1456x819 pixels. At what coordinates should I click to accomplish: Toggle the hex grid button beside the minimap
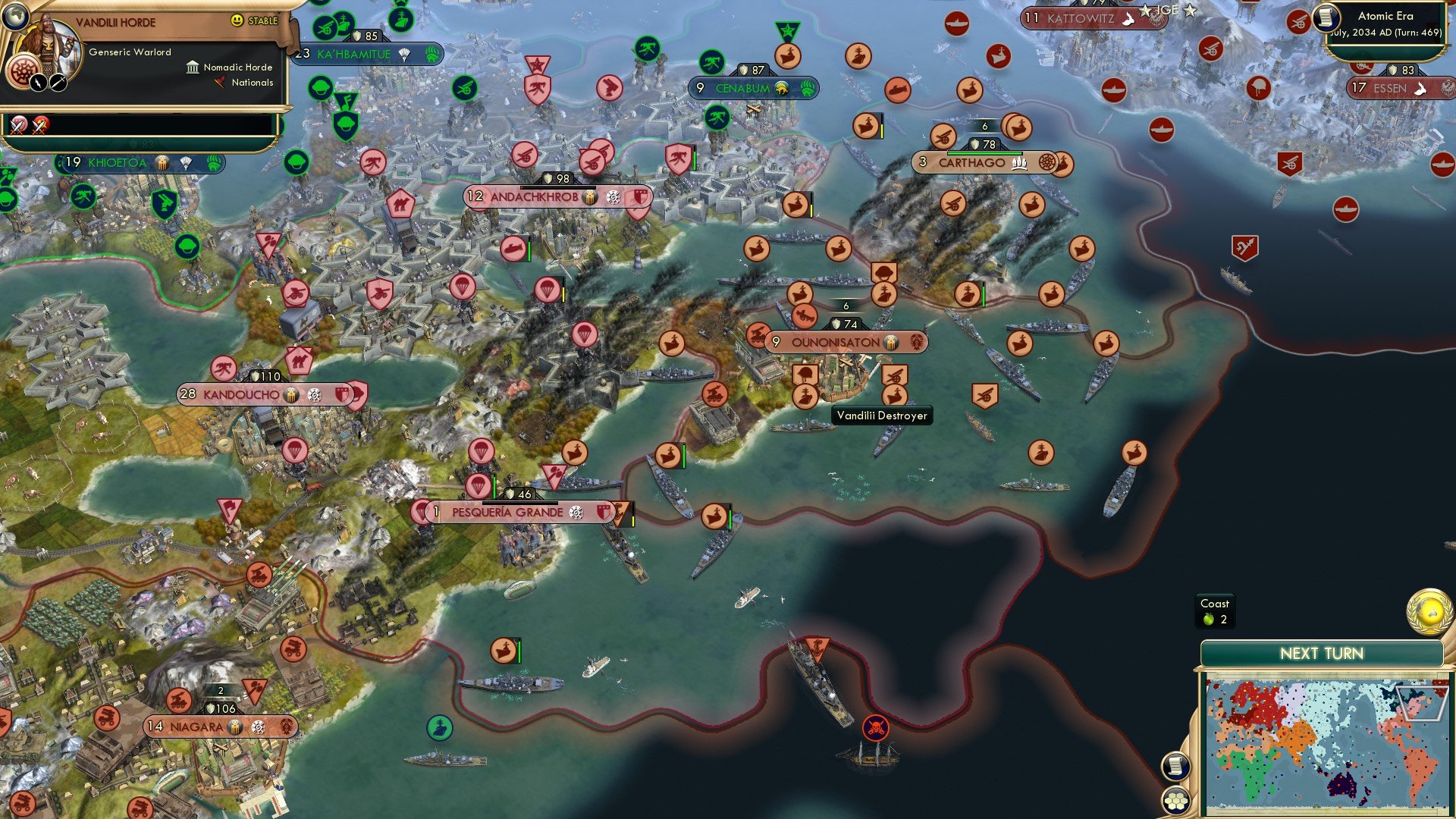click(x=1176, y=799)
